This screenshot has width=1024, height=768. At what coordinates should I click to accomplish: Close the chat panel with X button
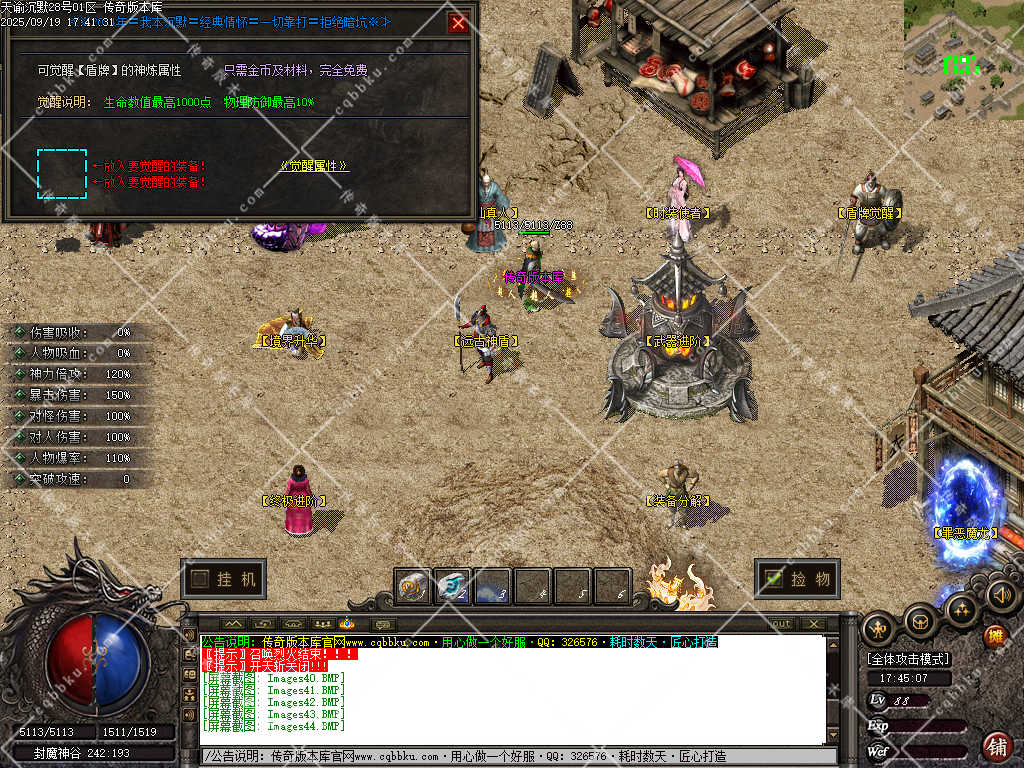coord(814,624)
